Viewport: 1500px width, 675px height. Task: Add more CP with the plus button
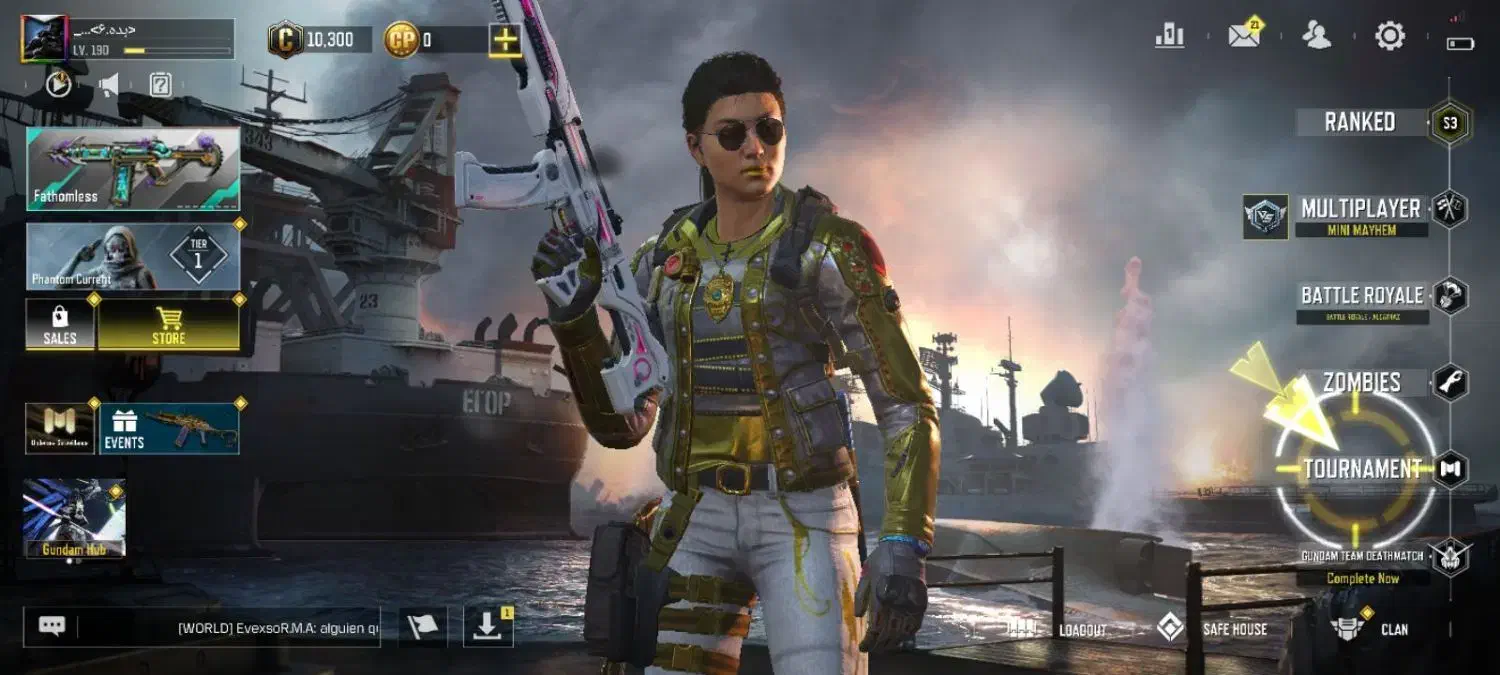click(504, 40)
